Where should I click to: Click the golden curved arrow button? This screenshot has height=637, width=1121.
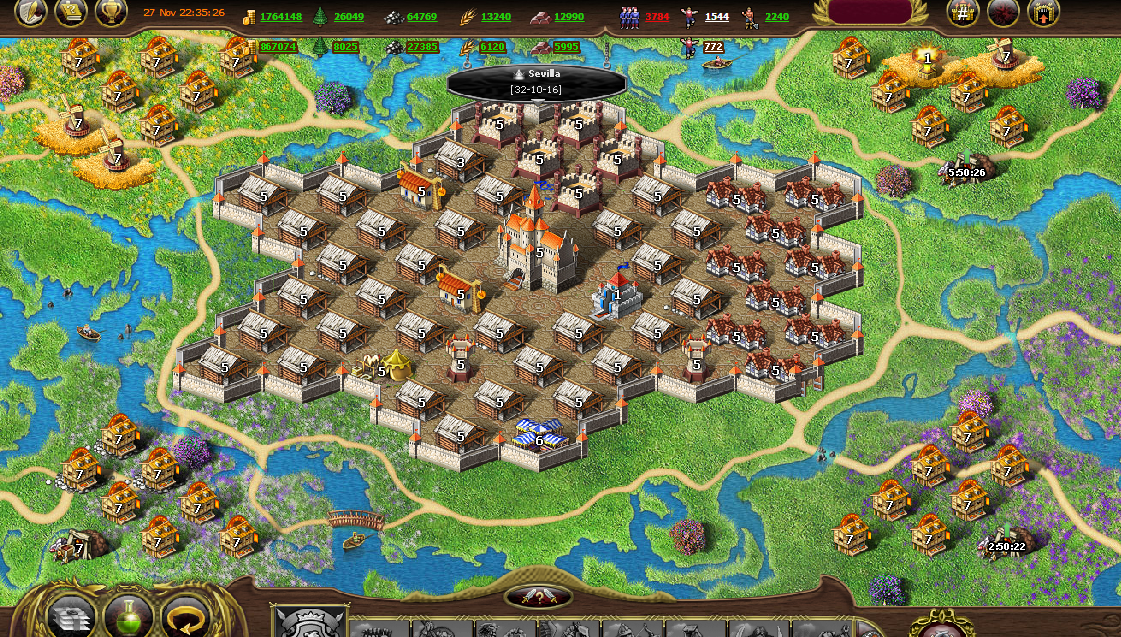pyautogui.click(x=185, y=616)
